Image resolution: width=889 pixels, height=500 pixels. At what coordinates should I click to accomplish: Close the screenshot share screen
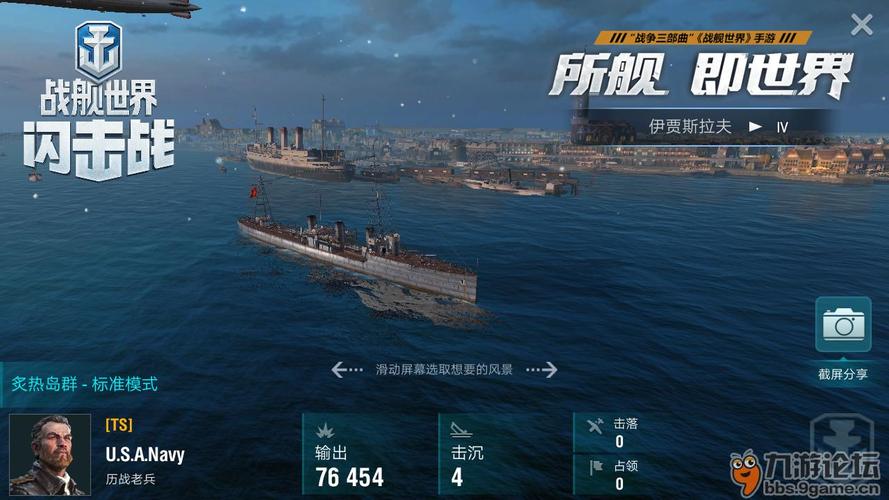coord(861,25)
